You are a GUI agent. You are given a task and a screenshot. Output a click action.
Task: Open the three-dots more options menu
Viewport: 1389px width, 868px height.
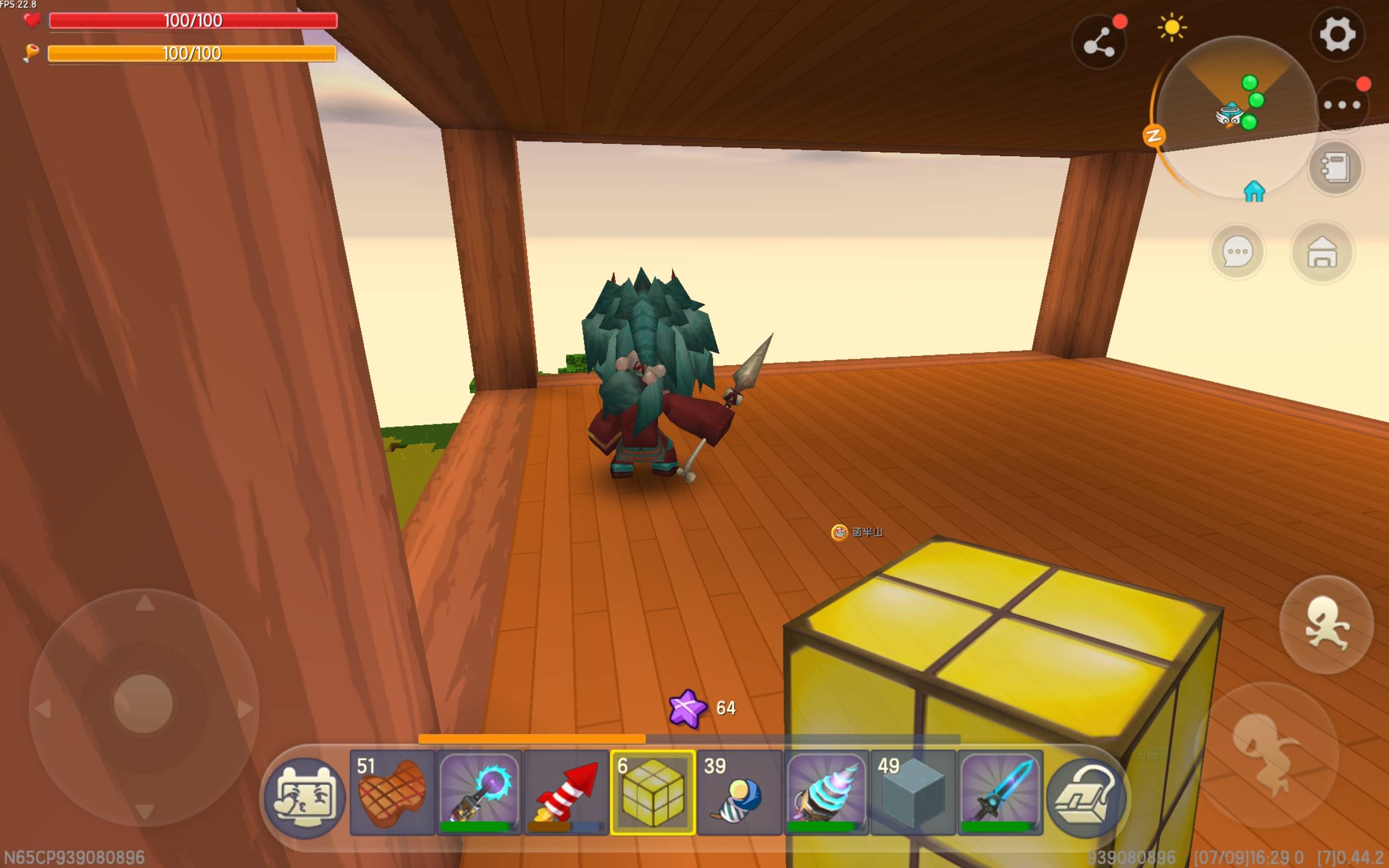1341,105
